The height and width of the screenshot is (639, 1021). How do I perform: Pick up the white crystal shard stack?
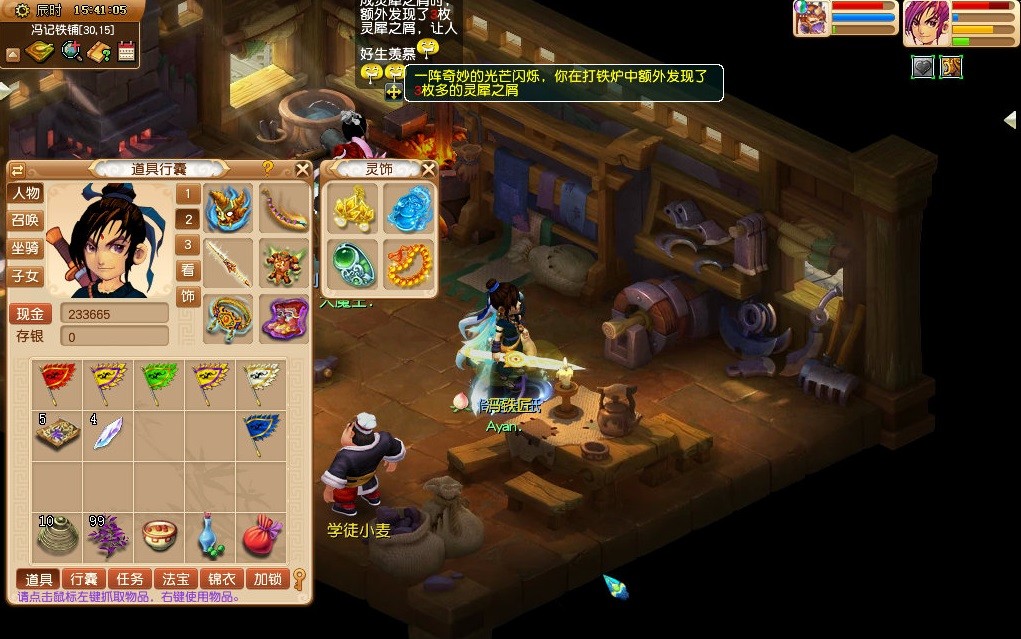[107, 433]
